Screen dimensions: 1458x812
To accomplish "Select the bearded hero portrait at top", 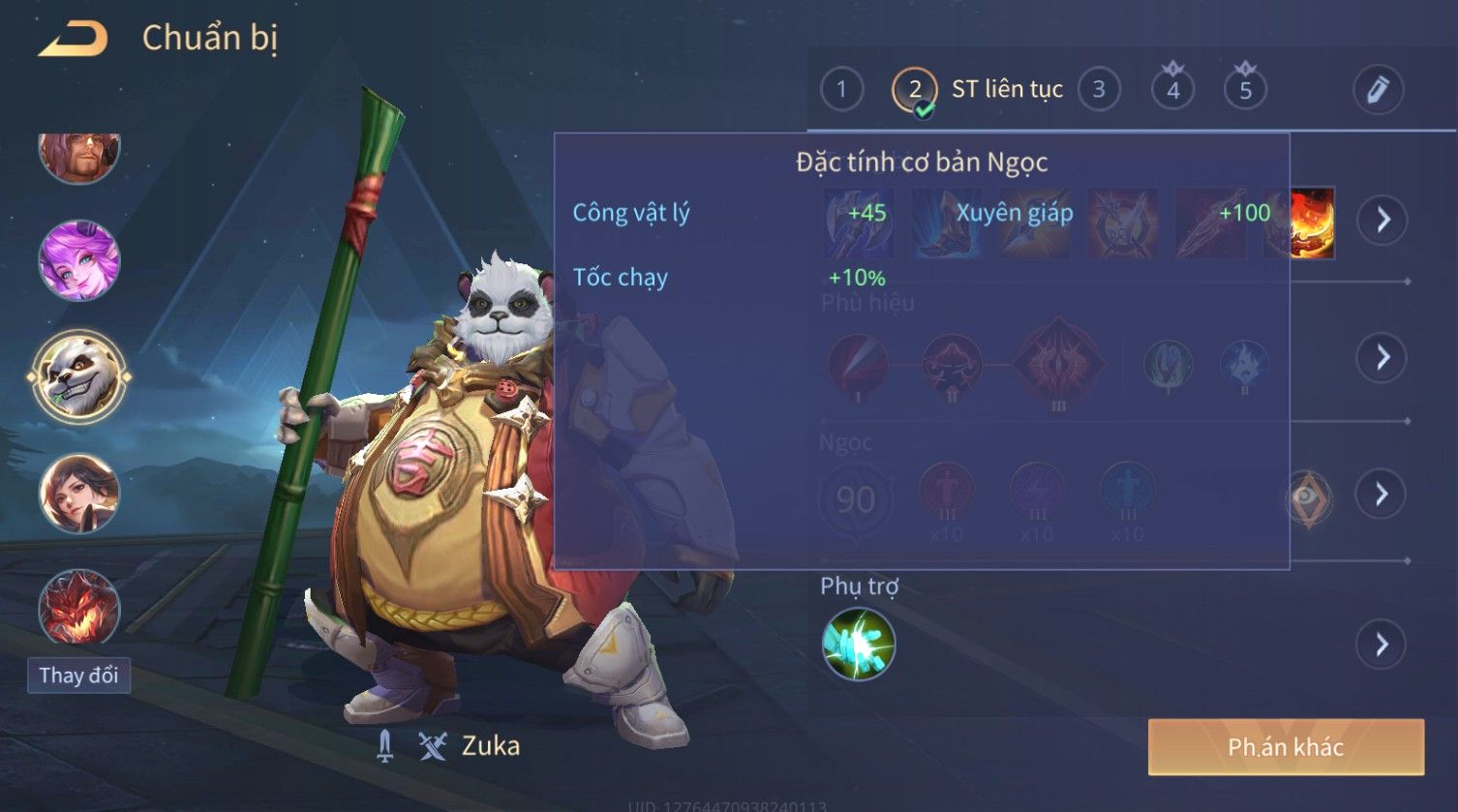I will pyautogui.click(x=79, y=155).
